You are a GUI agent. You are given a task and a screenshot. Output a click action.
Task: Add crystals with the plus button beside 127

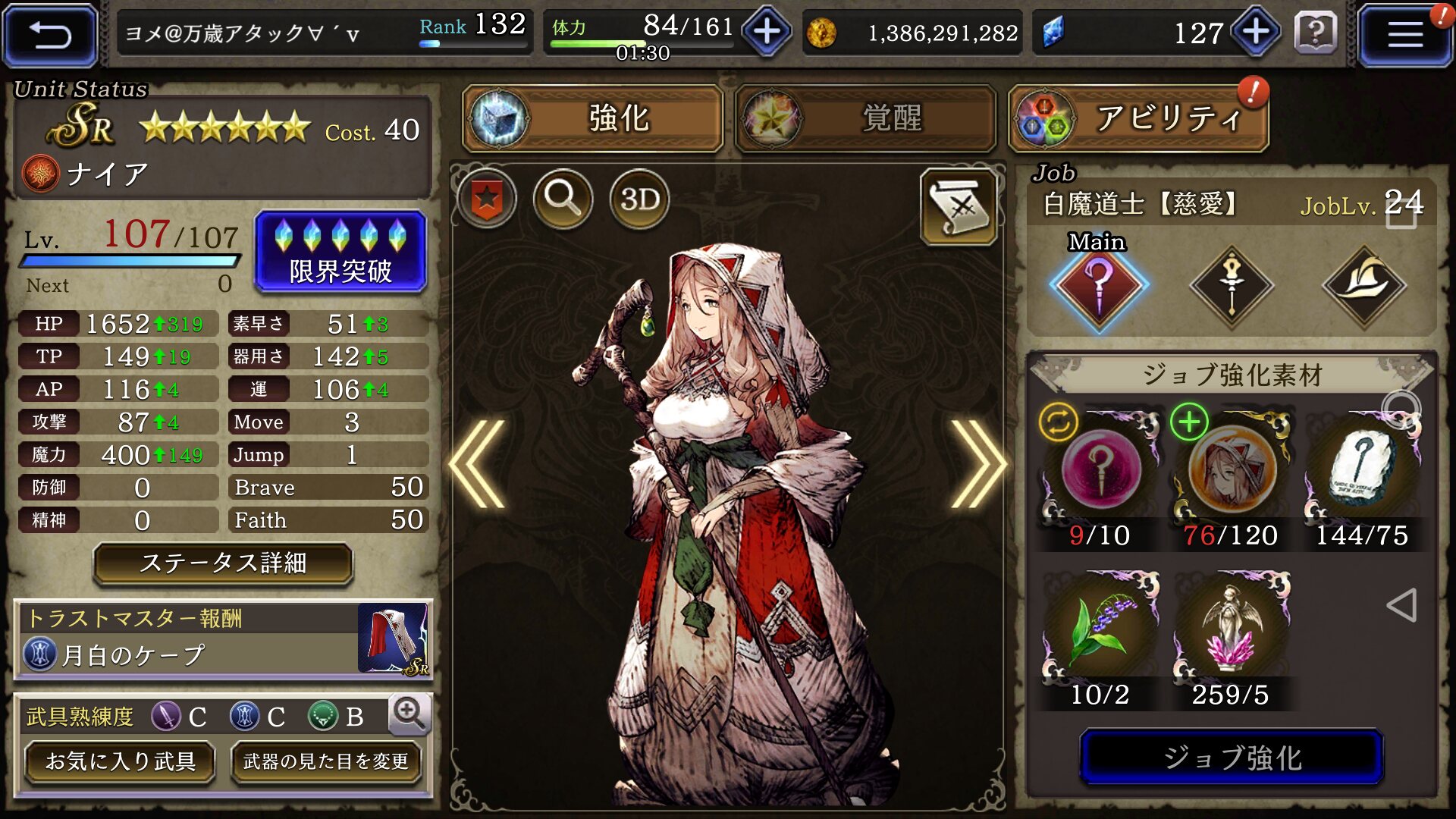click(x=1256, y=32)
